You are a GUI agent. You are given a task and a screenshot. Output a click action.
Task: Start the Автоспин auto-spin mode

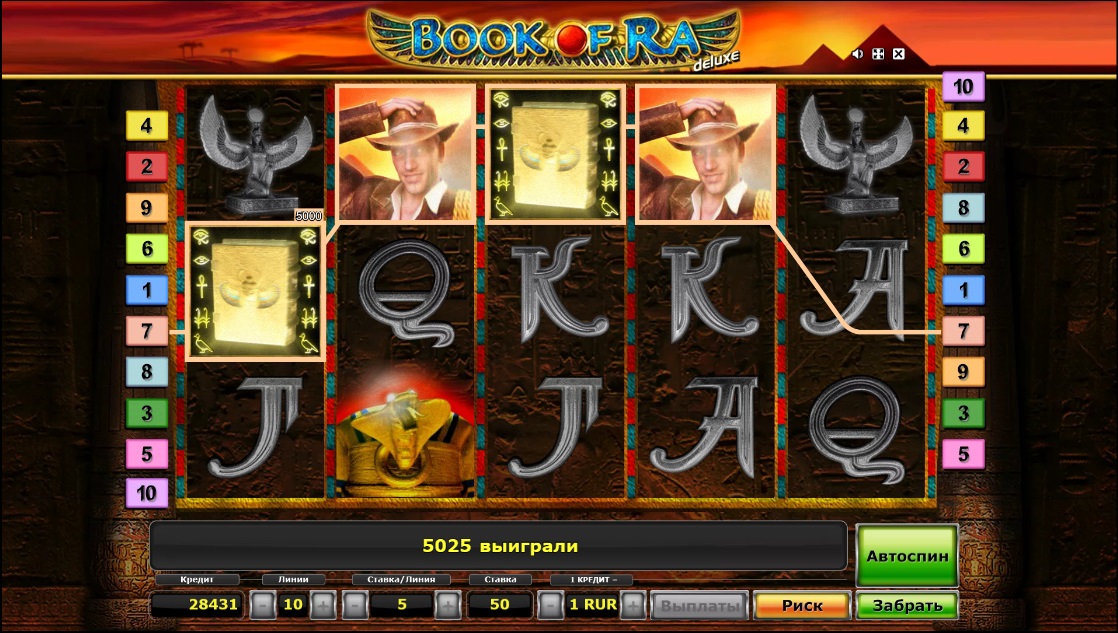907,555
